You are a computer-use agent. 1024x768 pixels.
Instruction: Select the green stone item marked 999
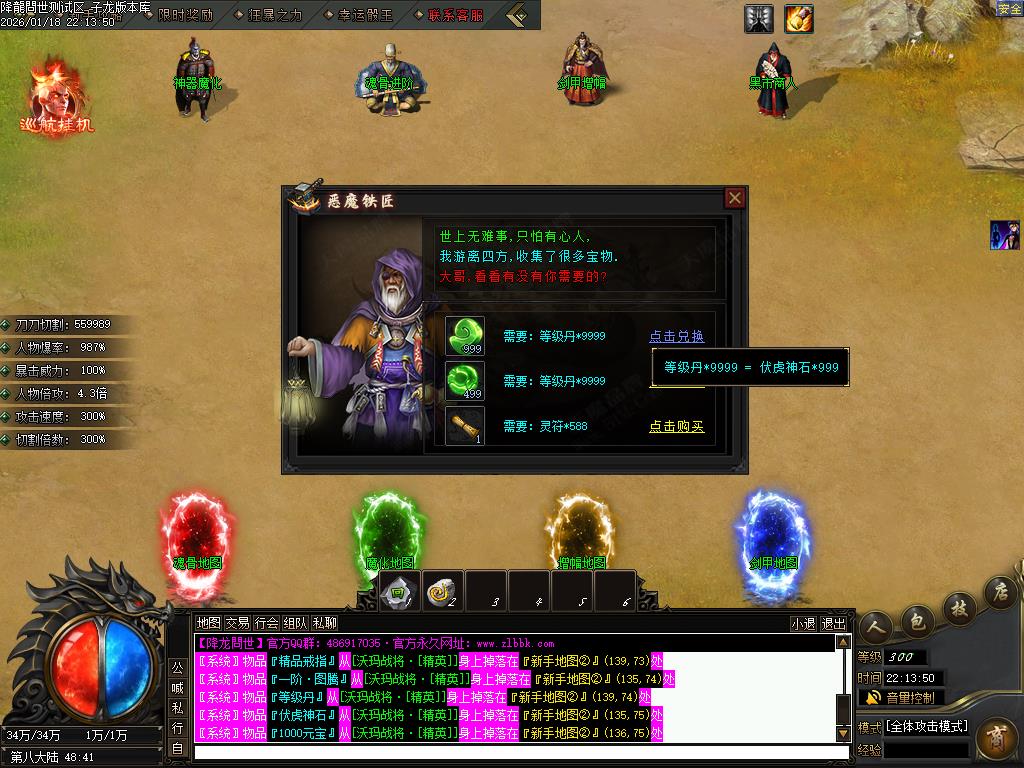(465, 336)
